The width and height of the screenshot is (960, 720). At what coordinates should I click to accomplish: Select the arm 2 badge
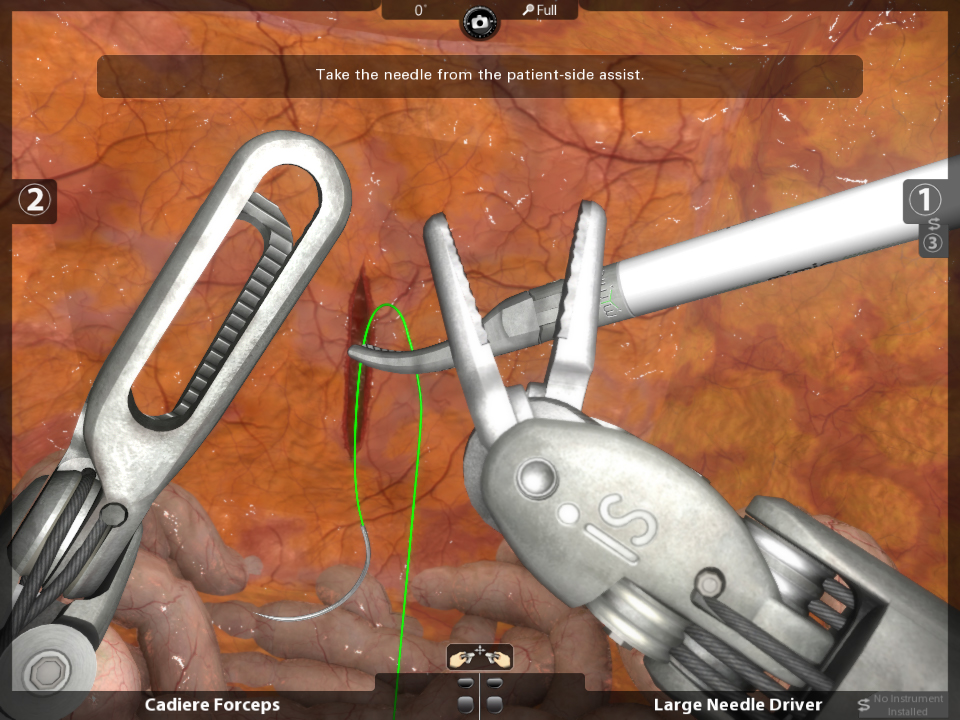[35, 200]
